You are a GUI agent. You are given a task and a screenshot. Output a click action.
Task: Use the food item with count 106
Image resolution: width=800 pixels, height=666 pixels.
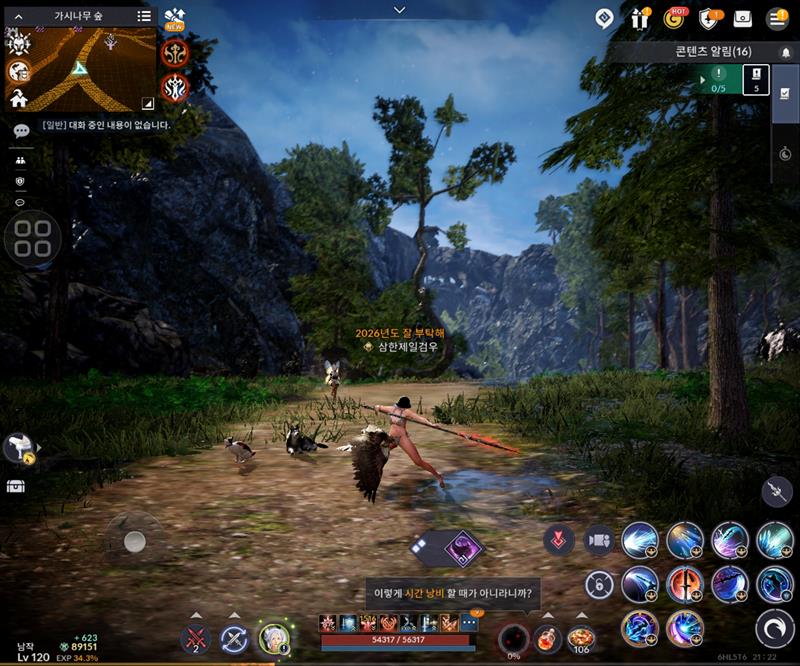click(581, 637)
